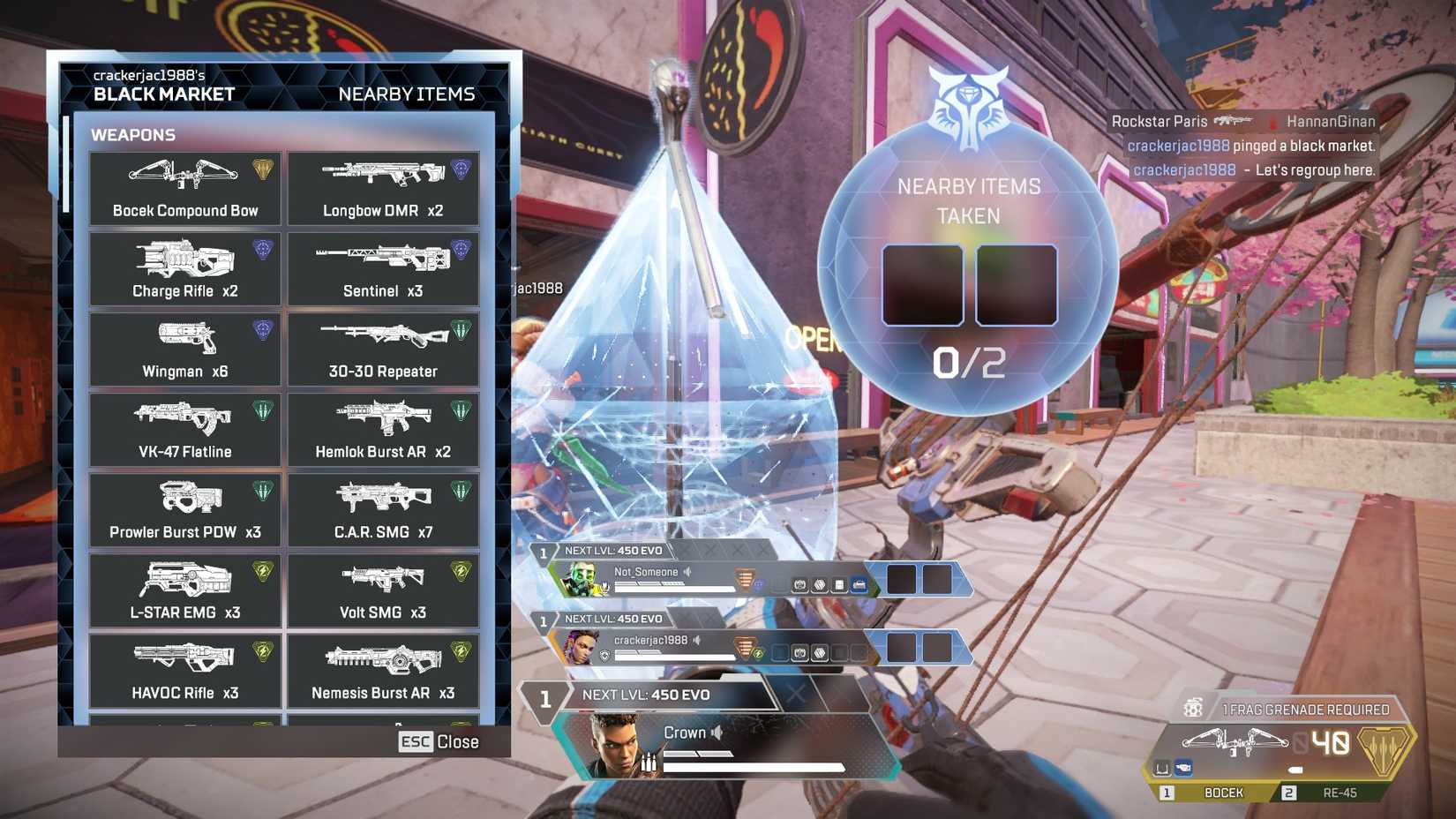This screenshot has height=819, width=1456.
Task: Mute Crown's voice indicator
Action: point(717,733)
